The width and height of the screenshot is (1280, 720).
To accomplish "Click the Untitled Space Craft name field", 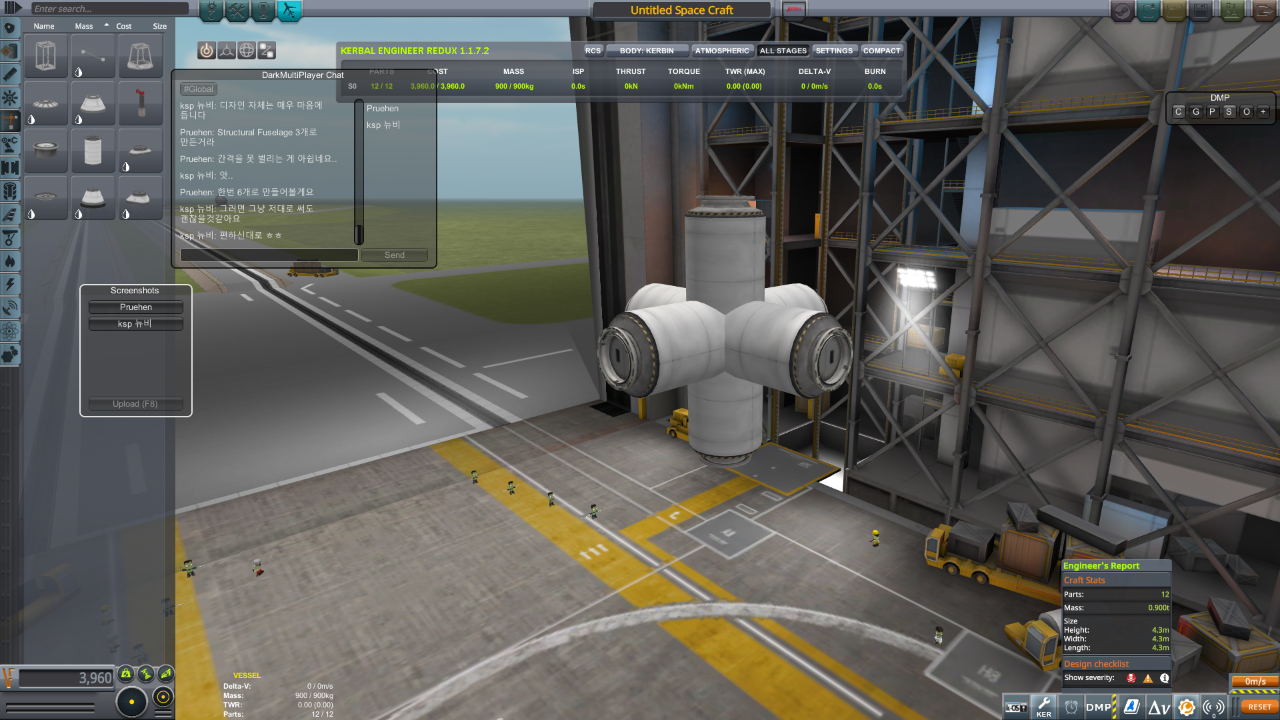I will [681, 10].
